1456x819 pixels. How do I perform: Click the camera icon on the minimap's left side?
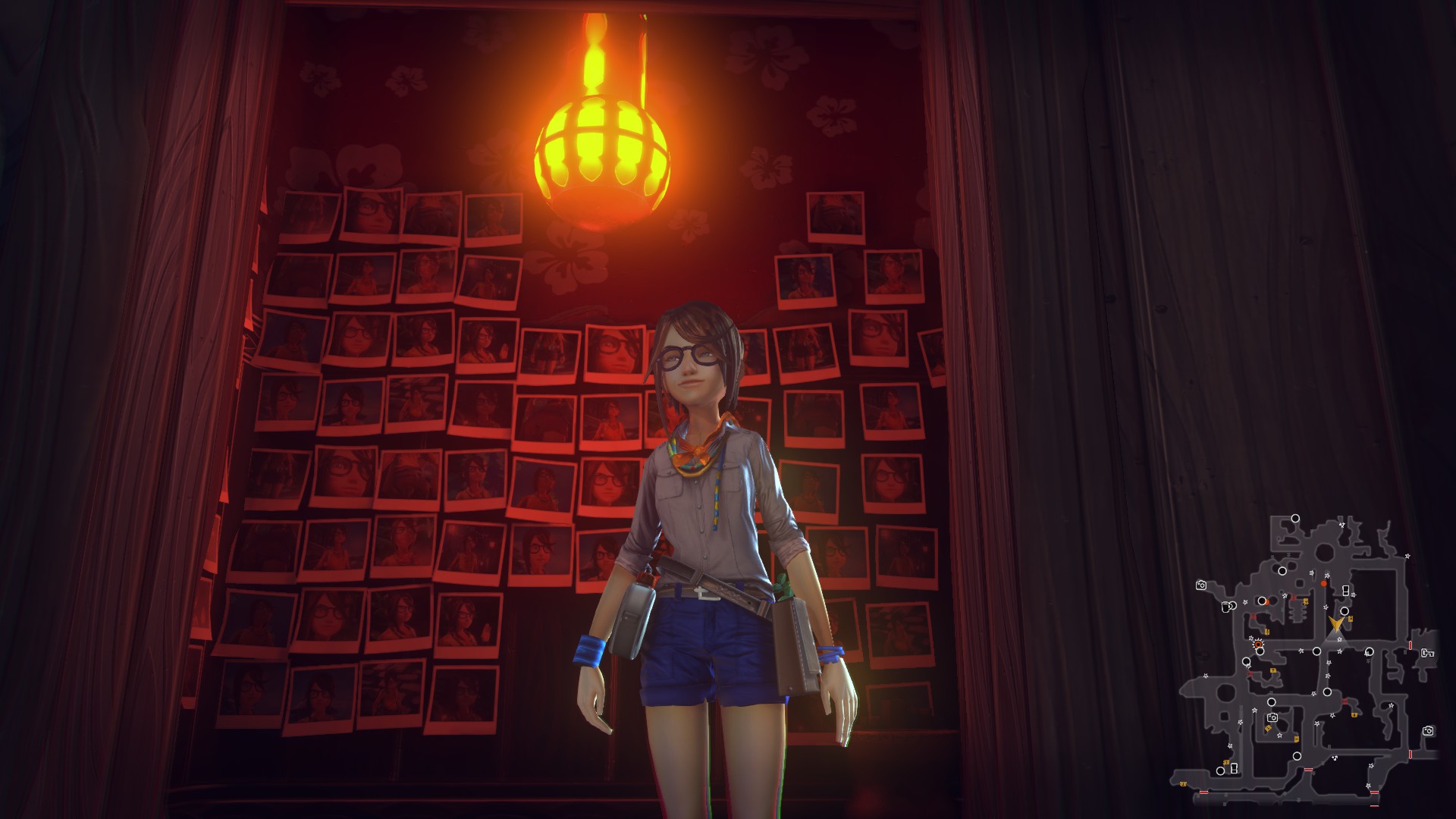pyautogui.click(x=1200, y=585)
